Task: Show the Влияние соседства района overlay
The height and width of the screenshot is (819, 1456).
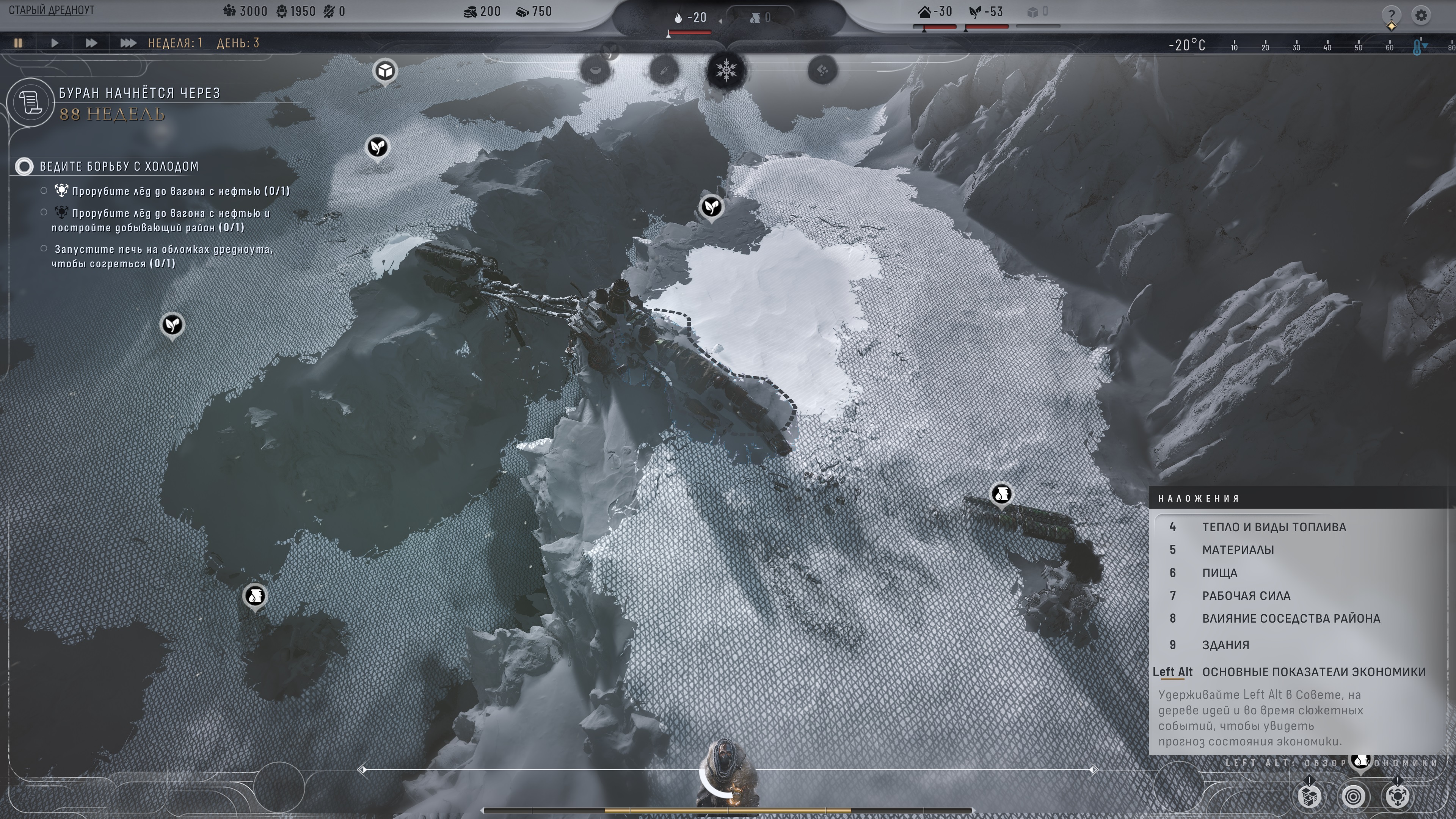Action: coord(1290,618)
